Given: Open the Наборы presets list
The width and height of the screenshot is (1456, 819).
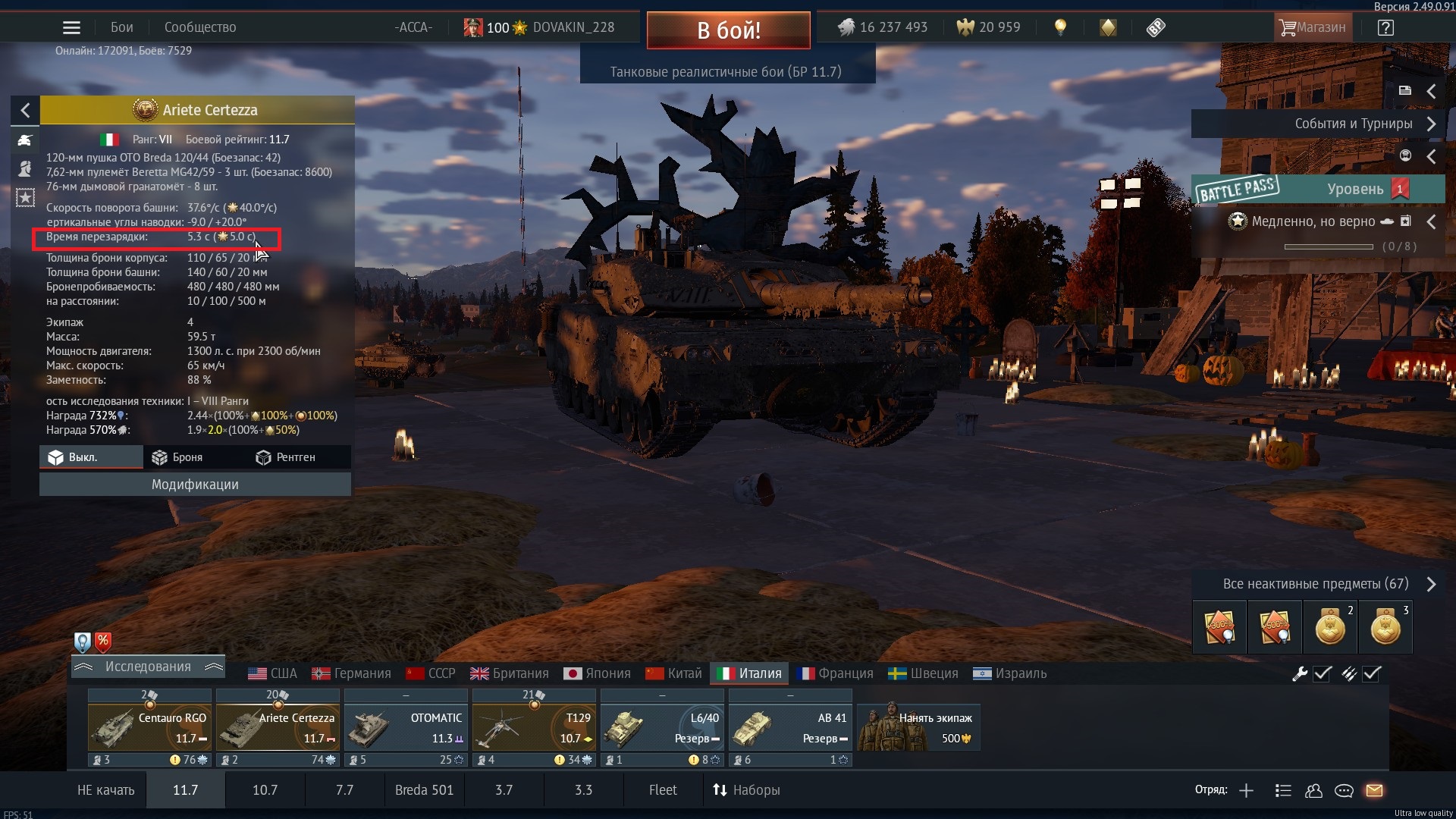Looking at the screenshot, I should pos(746,790).
